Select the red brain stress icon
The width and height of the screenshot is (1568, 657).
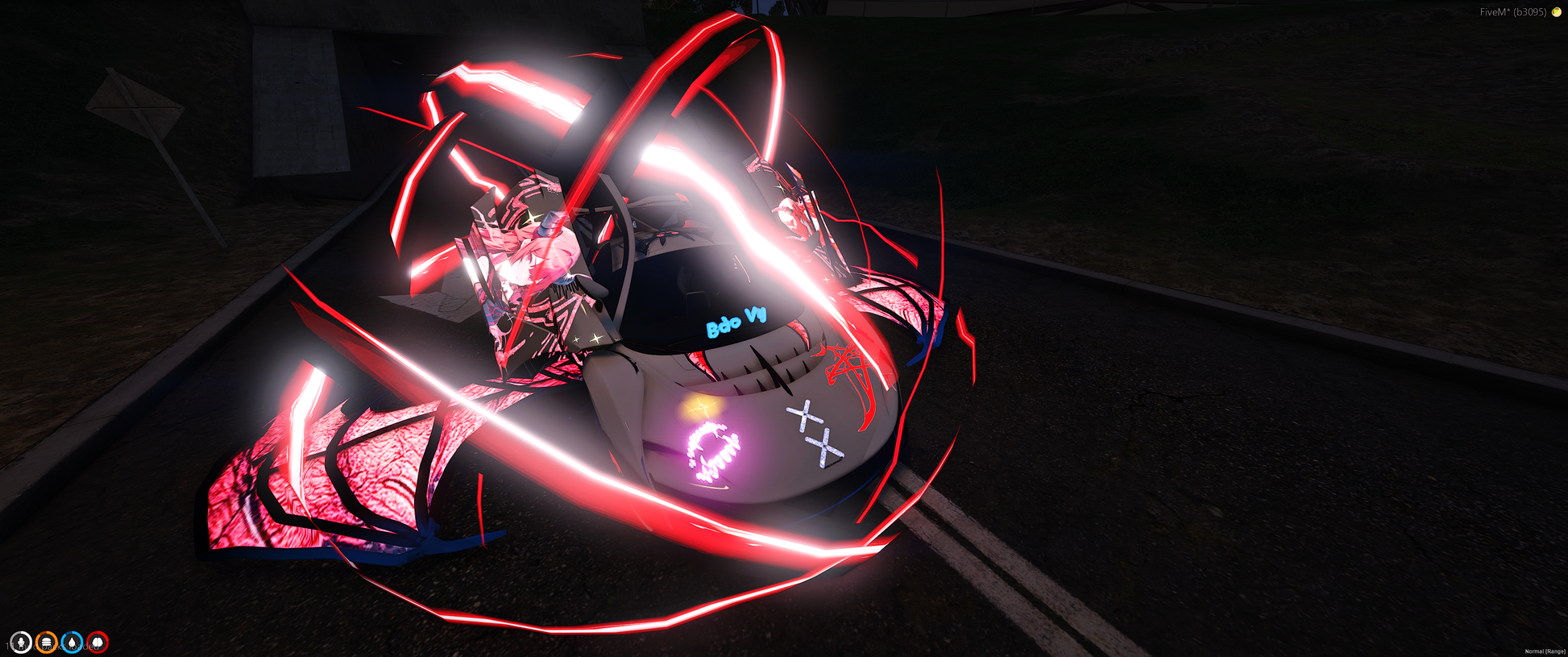[97, 642]
